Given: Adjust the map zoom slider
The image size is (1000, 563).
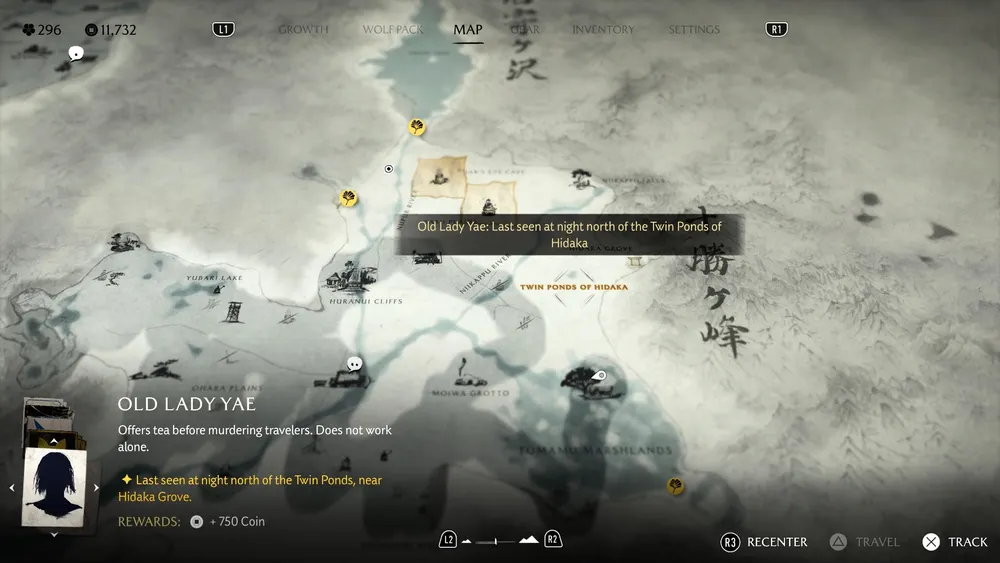Looking at the screenshot, I should (x=499, y=540).
